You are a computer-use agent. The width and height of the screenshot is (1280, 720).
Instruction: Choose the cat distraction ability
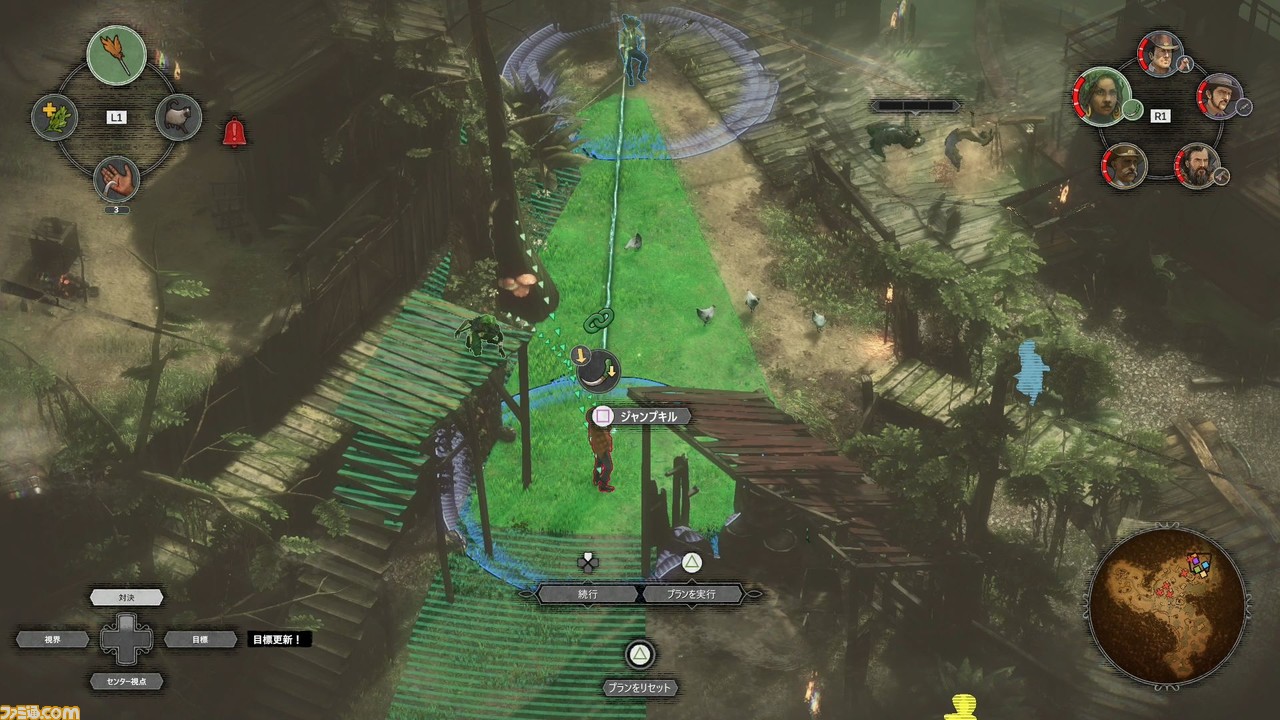pos(178,119)
